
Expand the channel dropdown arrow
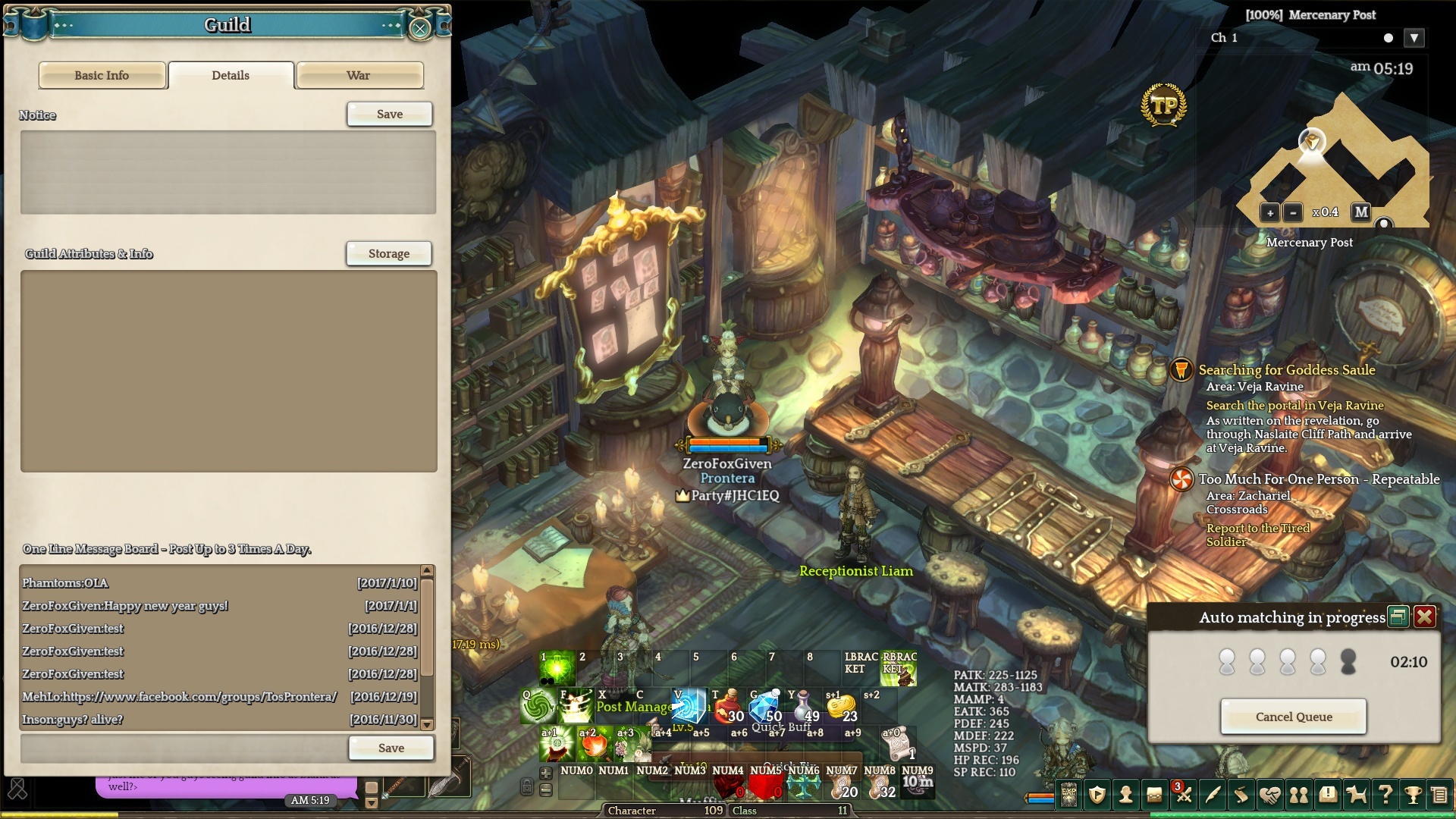[1414, 38]
